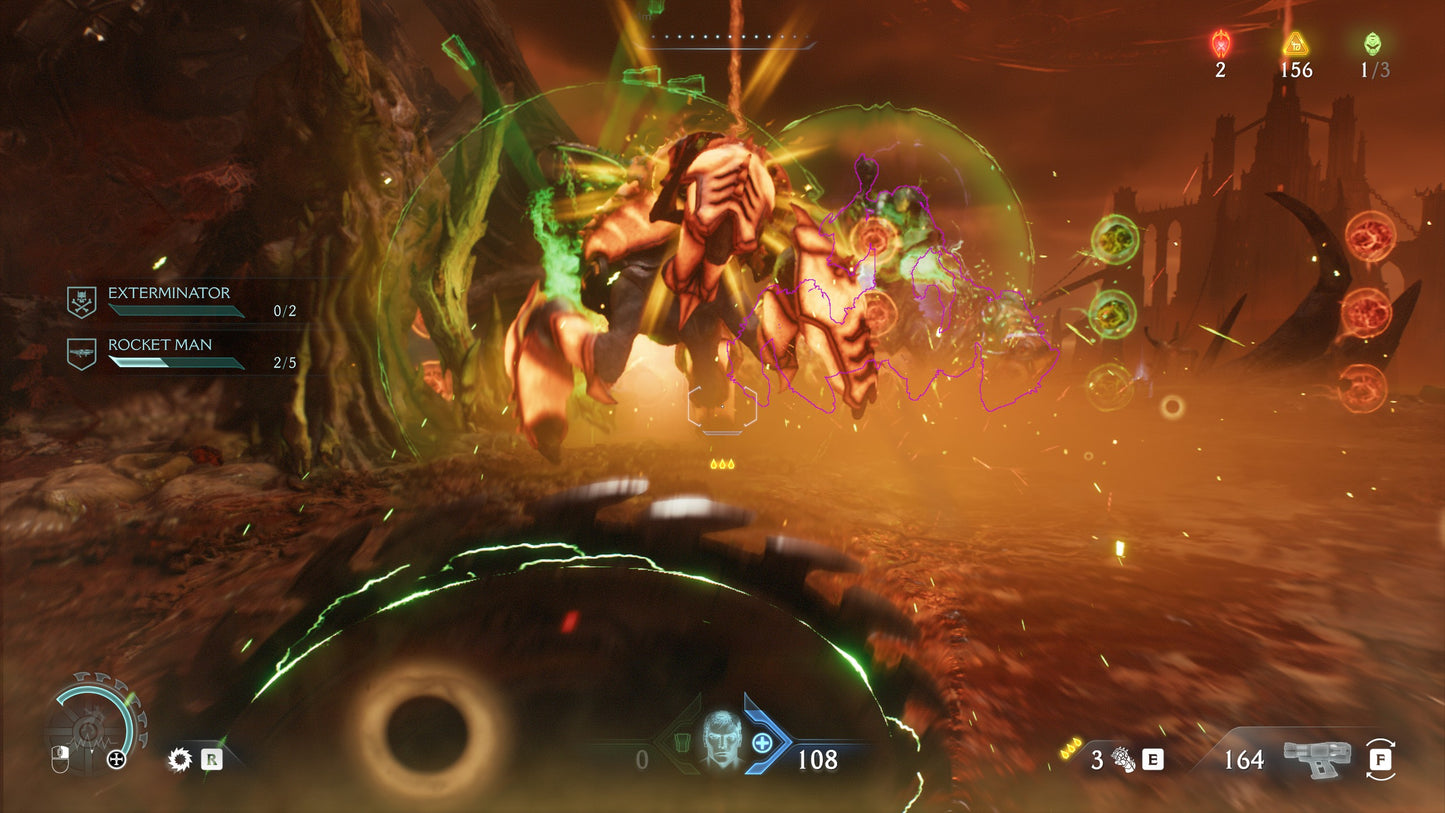Open the circular weapon wheel bottom left
Screen dimensions: 1445x813
pos(88,730)
